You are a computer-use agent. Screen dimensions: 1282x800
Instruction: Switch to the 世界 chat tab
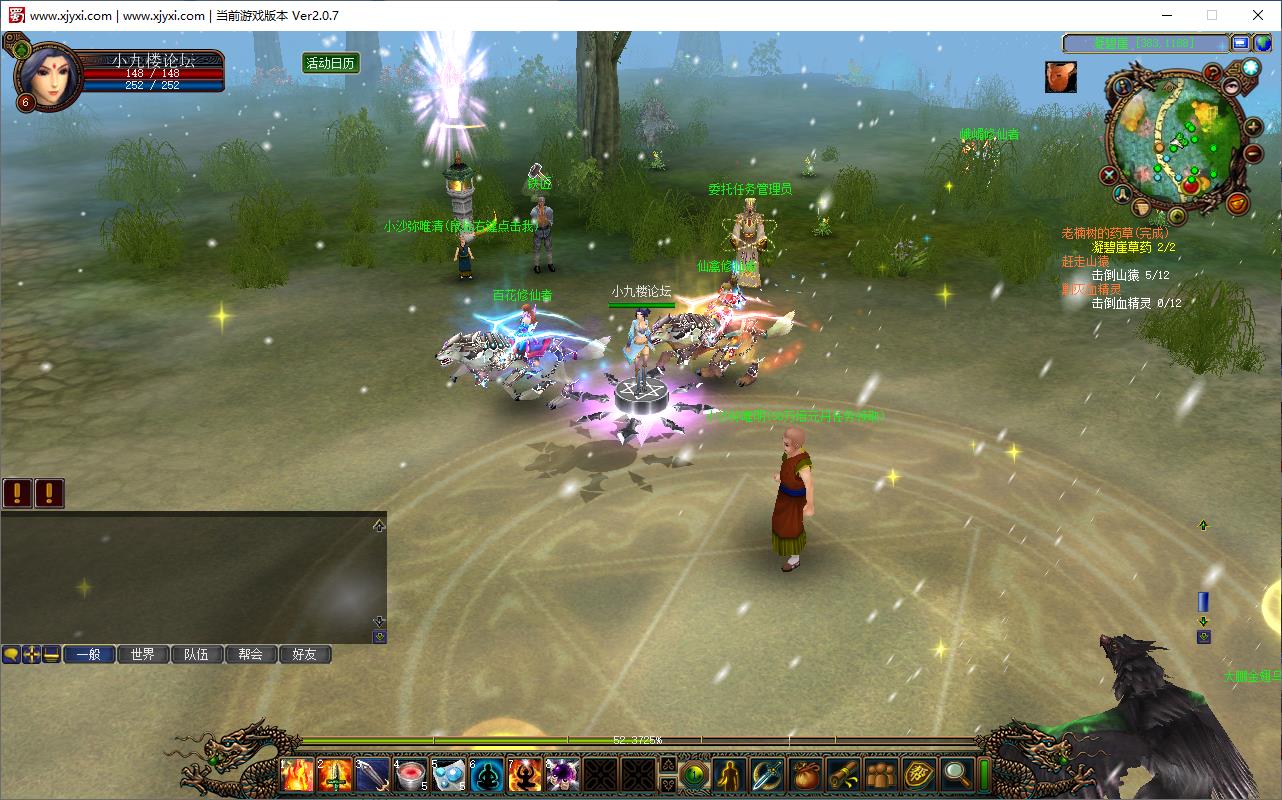(143, 654)
